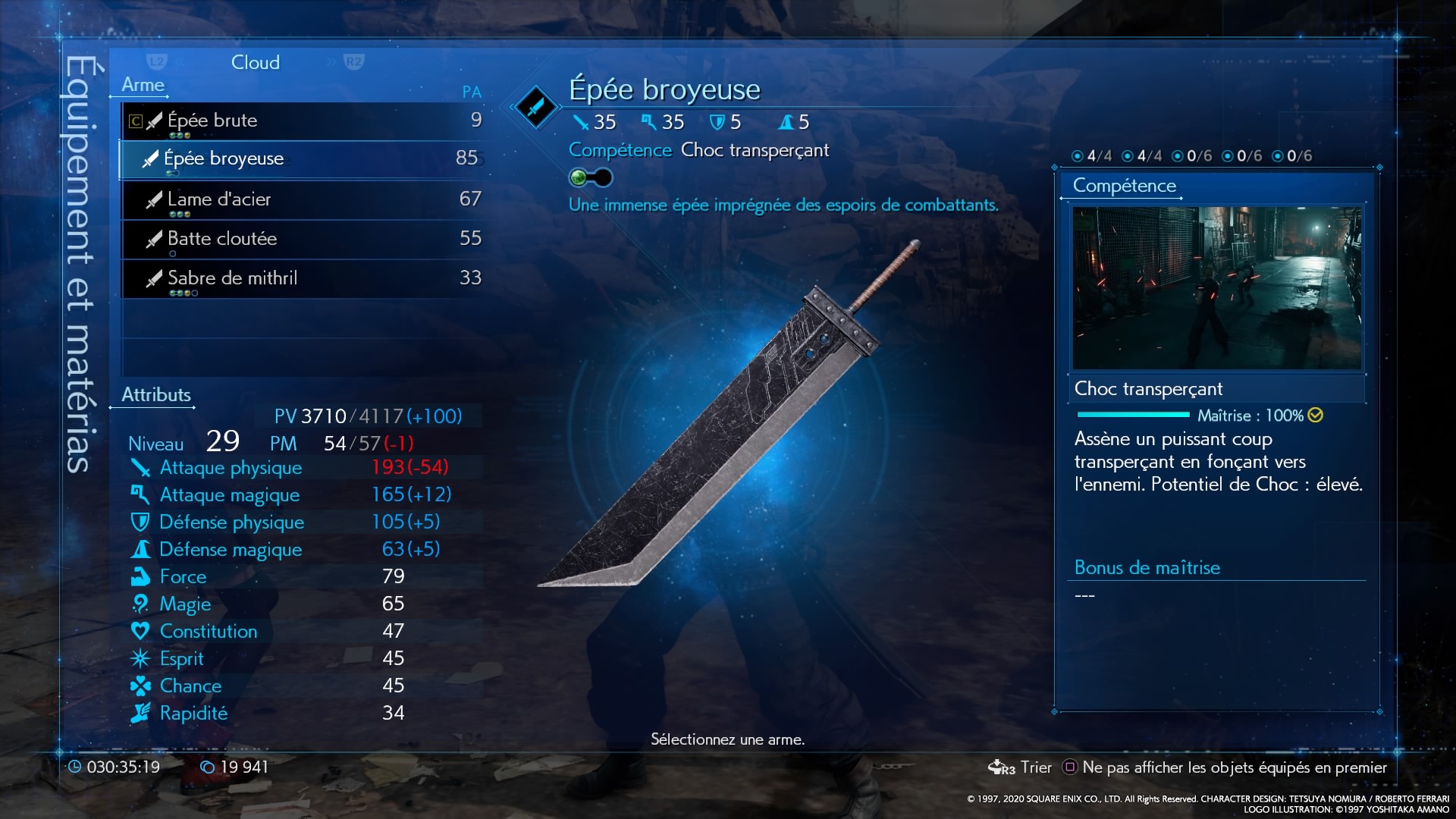Select Lame d'acier from the weapon list
This screenshot has height=819, width=1456.
click(302, 200)
